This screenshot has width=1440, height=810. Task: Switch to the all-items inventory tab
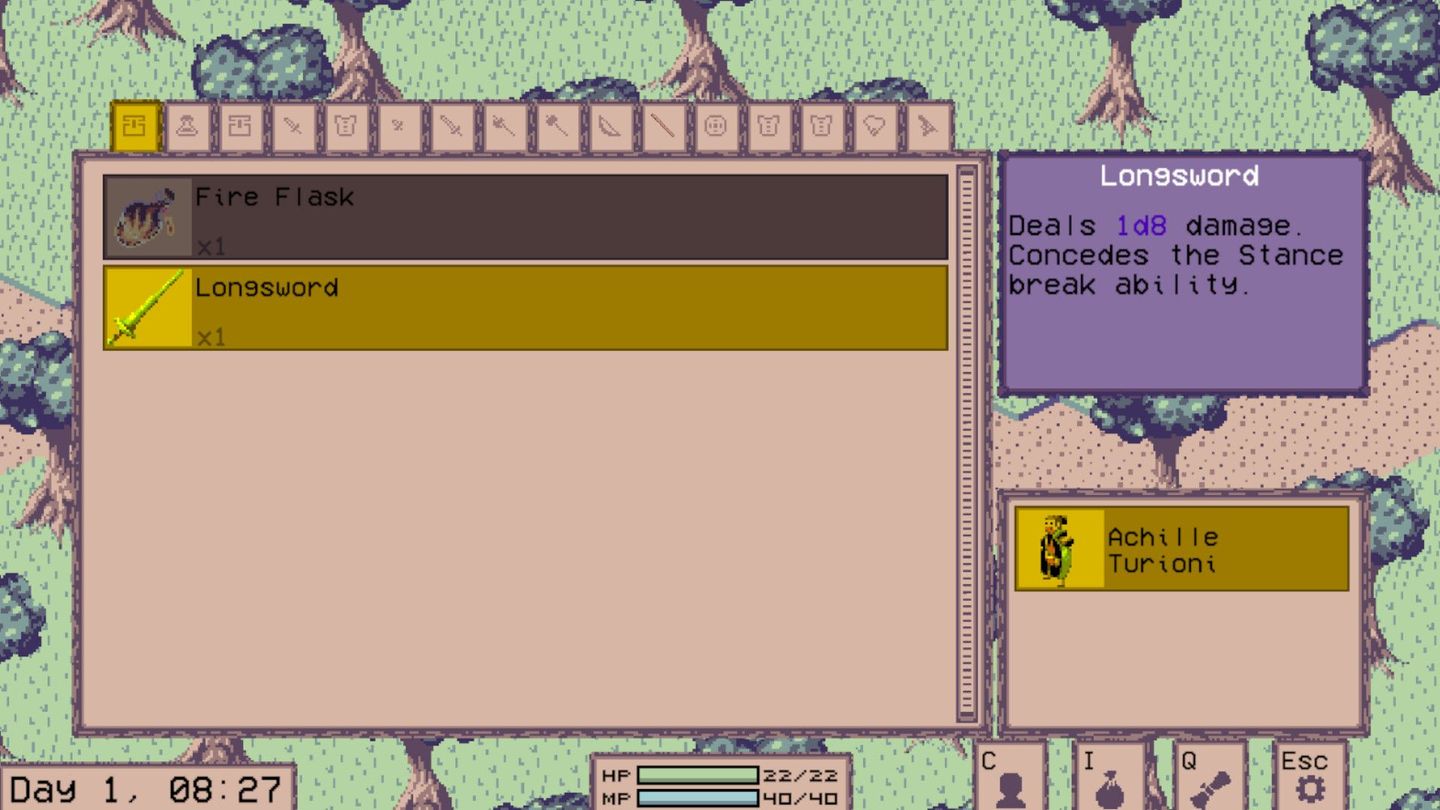click(136, 127)
